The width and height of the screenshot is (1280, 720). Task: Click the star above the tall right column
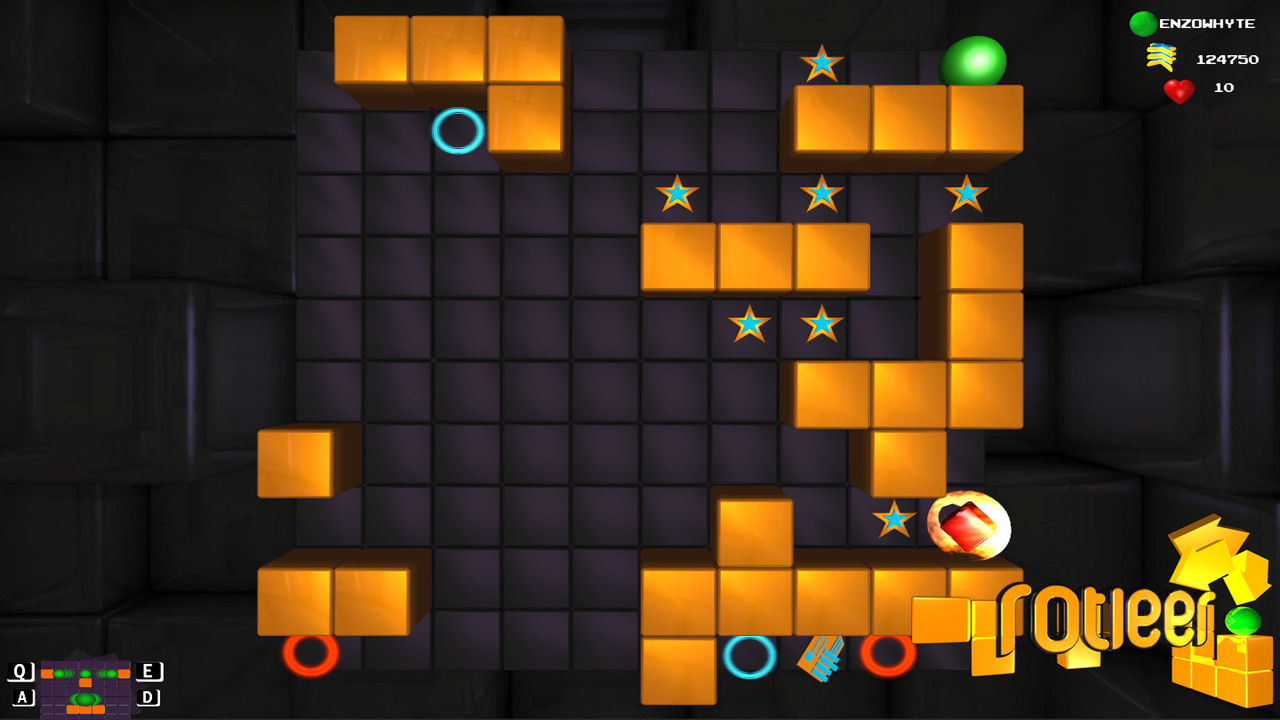[x=966, y=195]
